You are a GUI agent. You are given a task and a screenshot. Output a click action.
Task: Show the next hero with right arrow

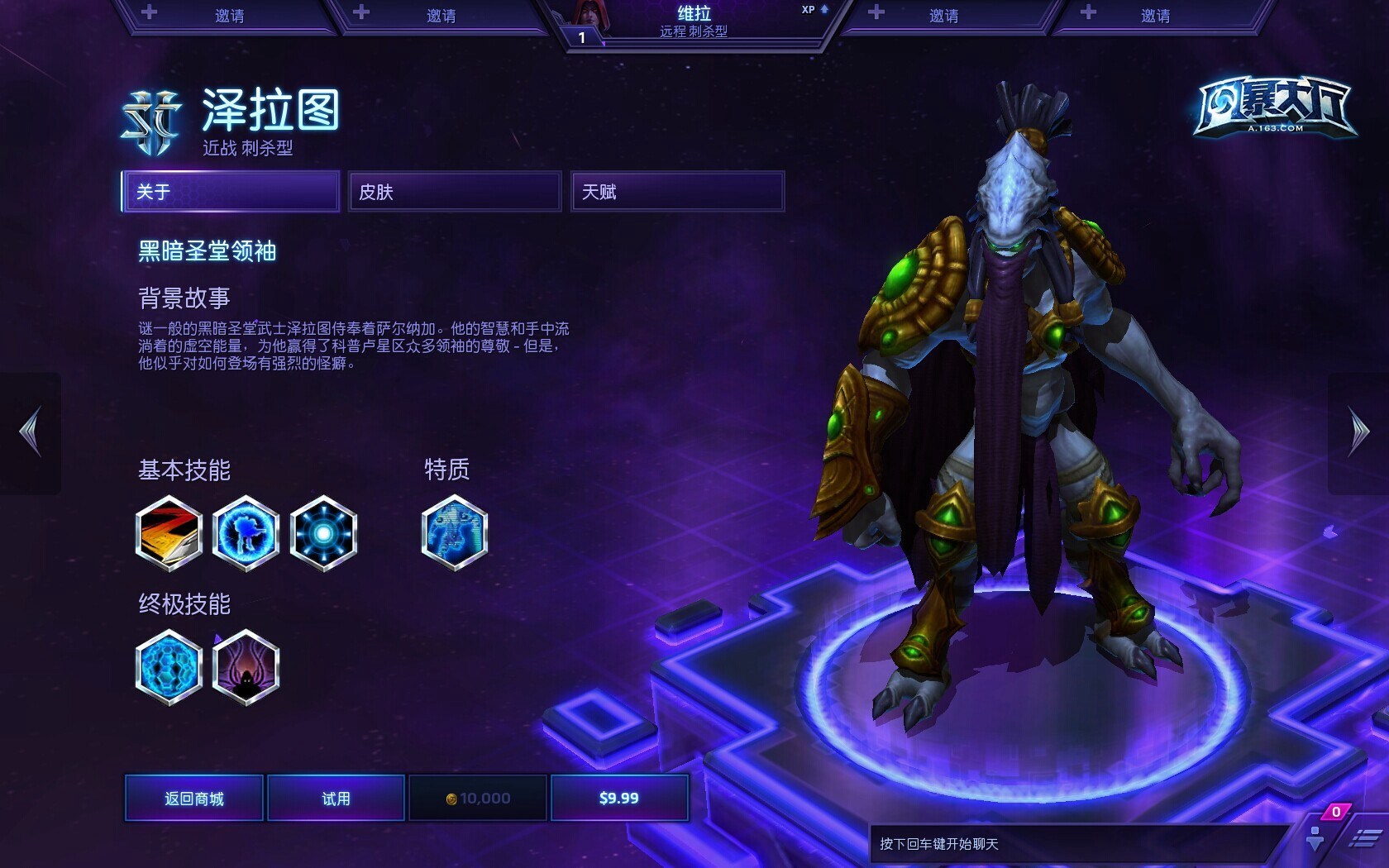coord(1358,432)
